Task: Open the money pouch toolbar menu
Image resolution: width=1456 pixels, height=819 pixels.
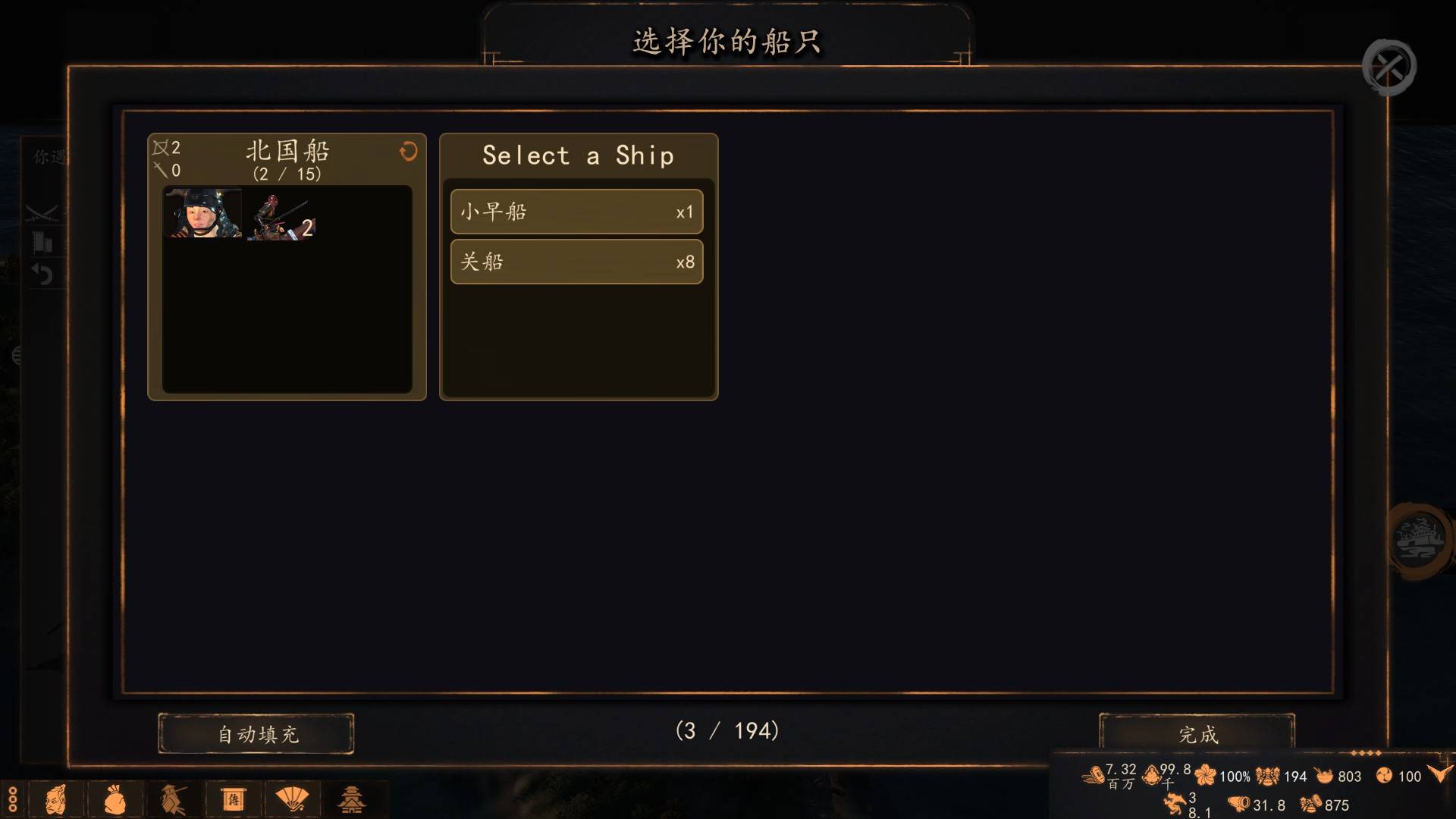Action: (x=115, y=800)
